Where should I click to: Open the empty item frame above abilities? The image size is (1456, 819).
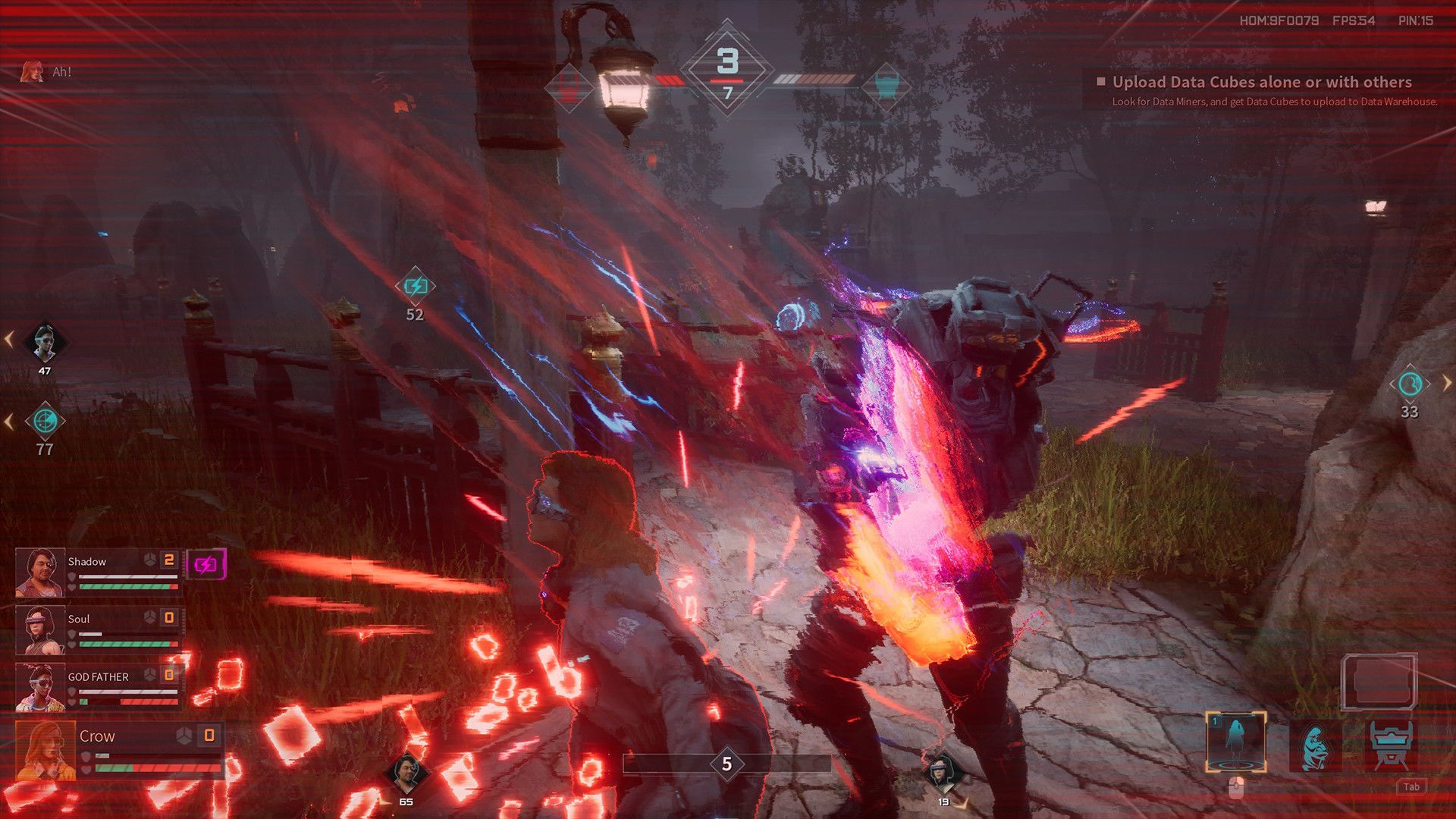pos(1379,682)
